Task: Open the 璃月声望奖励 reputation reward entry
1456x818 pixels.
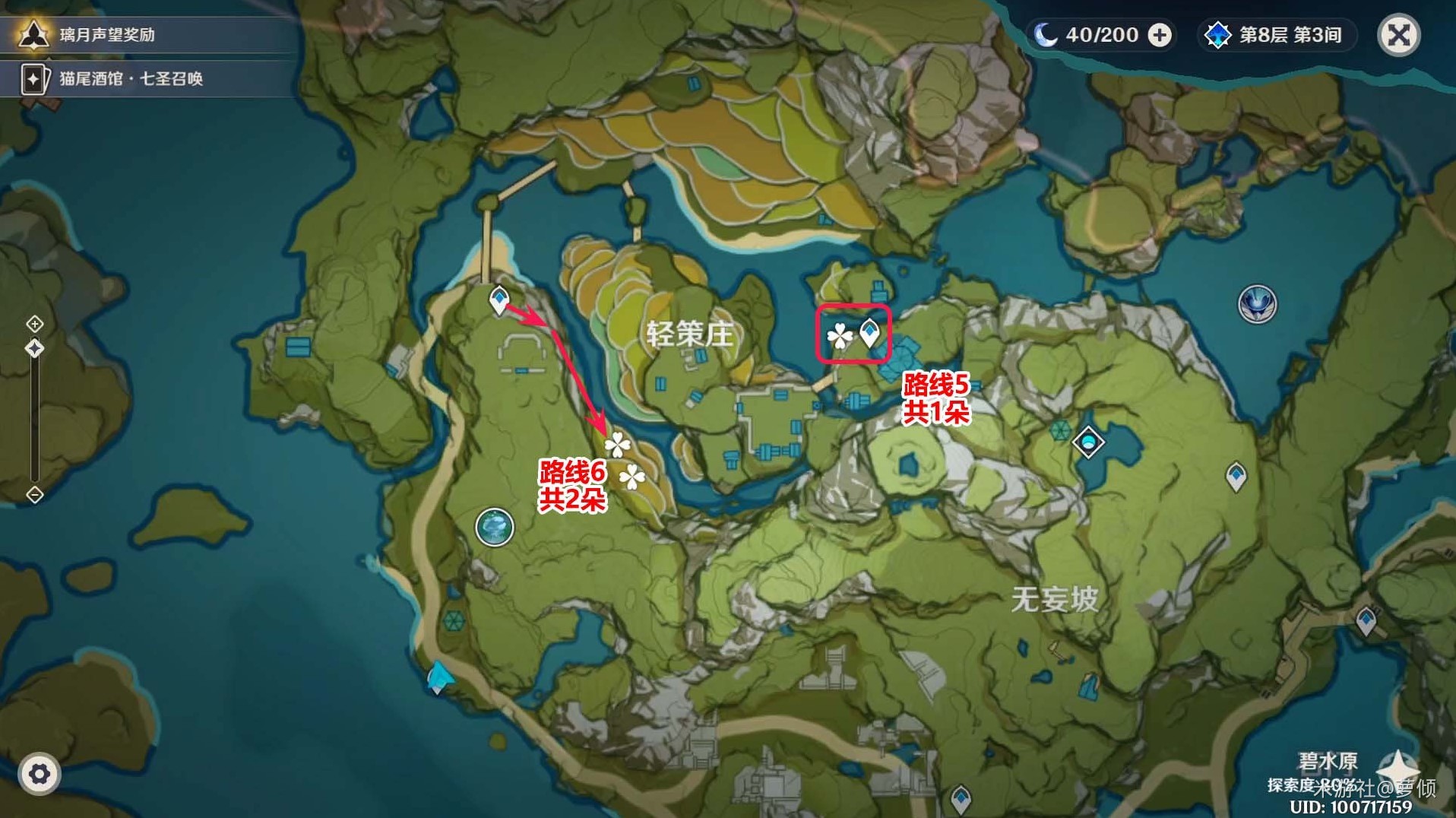Action: point(106,35)
